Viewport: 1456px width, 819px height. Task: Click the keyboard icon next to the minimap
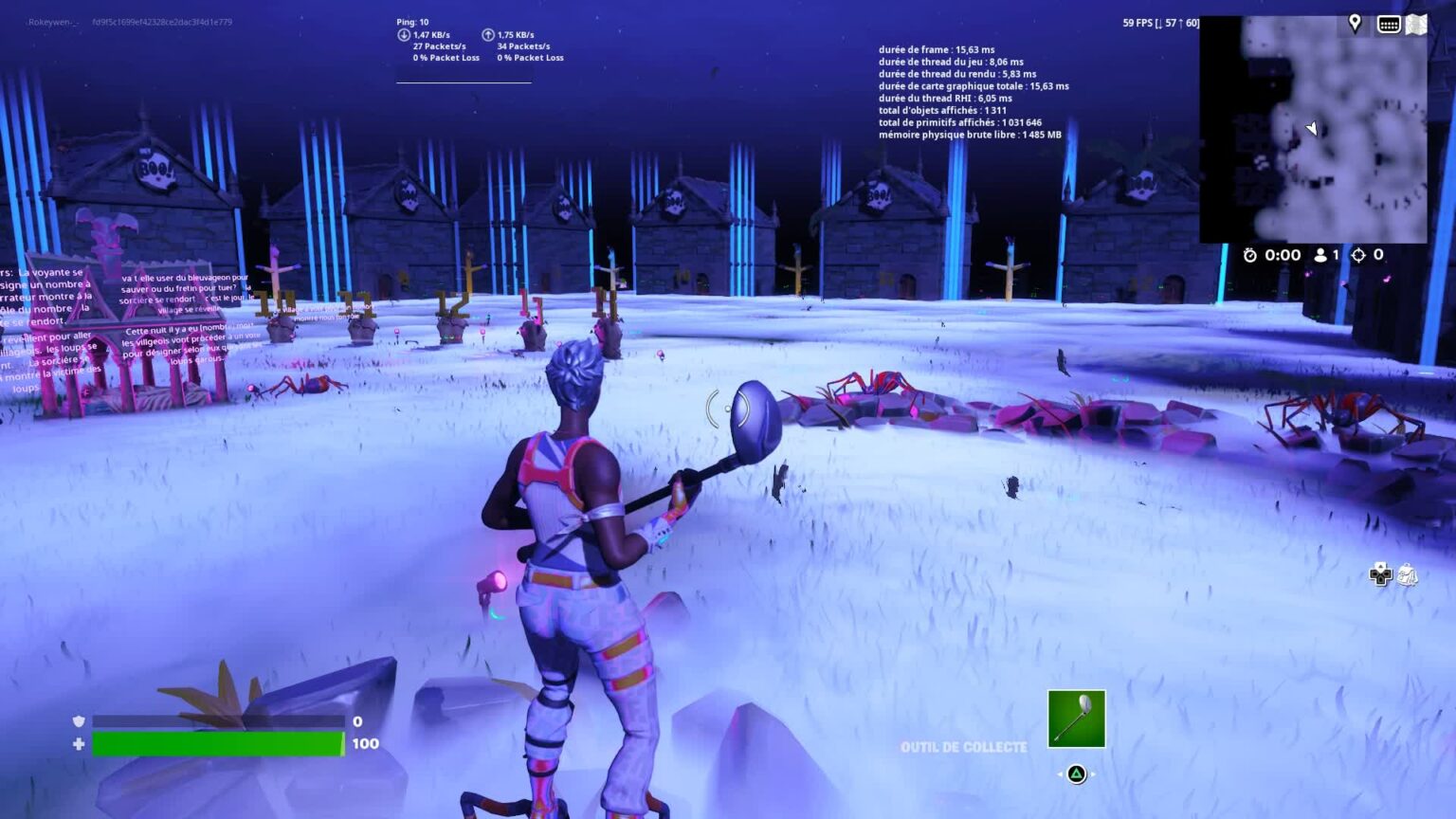coord(1388,24)
